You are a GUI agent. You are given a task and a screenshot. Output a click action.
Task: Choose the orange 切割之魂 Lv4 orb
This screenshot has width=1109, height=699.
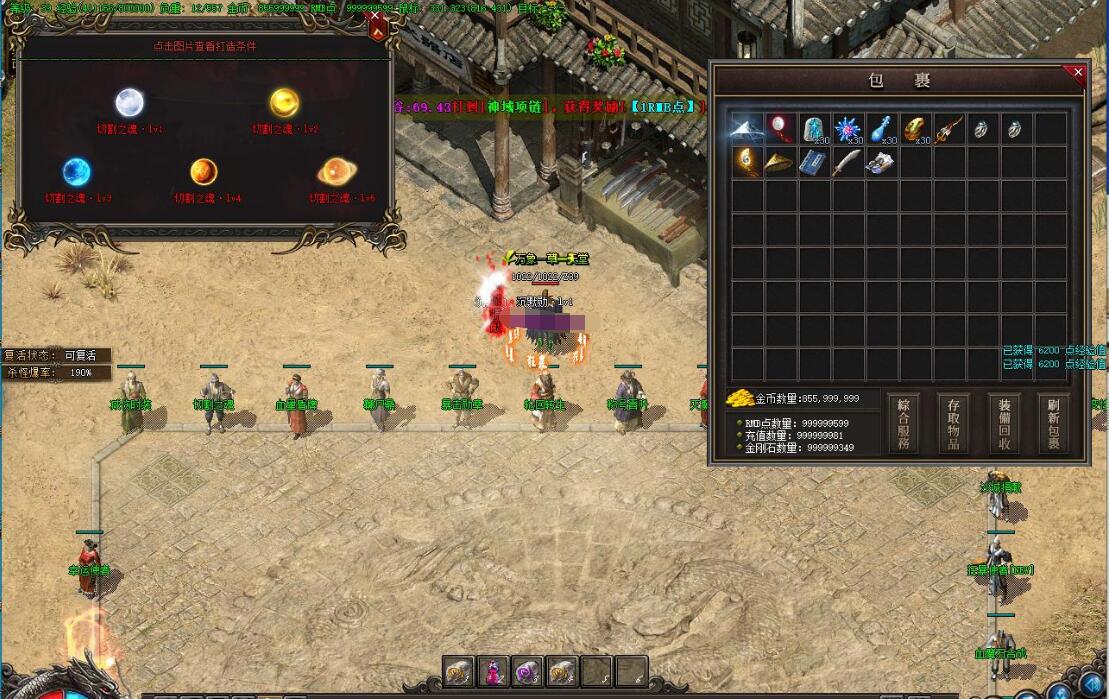(204, 172)
